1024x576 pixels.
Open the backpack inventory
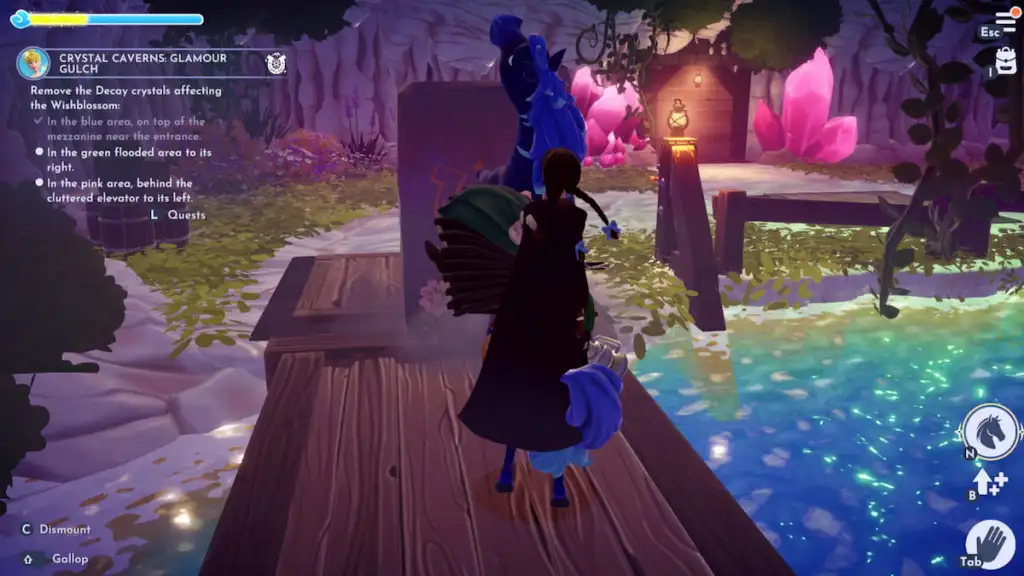(1004, 64)
